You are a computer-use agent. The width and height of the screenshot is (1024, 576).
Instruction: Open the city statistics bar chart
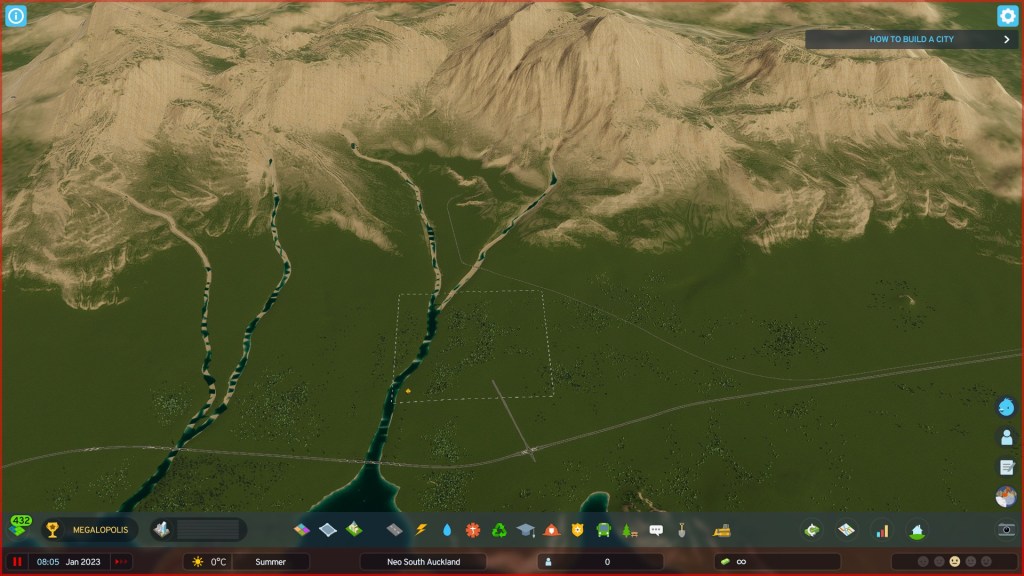[881, 530]
